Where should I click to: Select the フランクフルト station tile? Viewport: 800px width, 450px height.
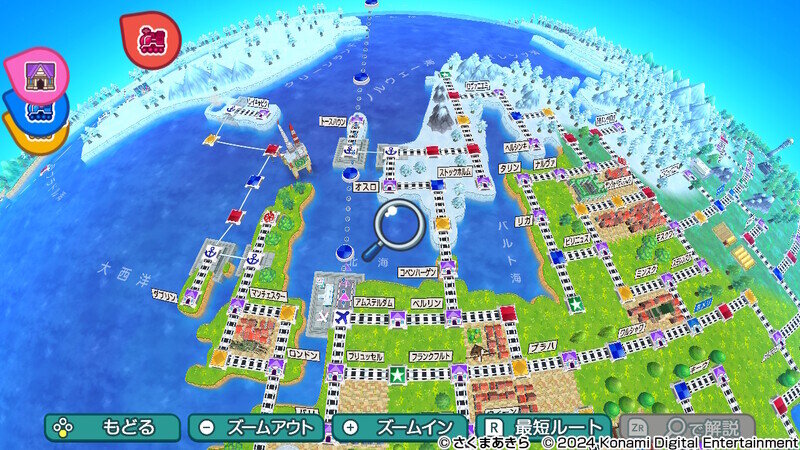[x=457, y=372]
